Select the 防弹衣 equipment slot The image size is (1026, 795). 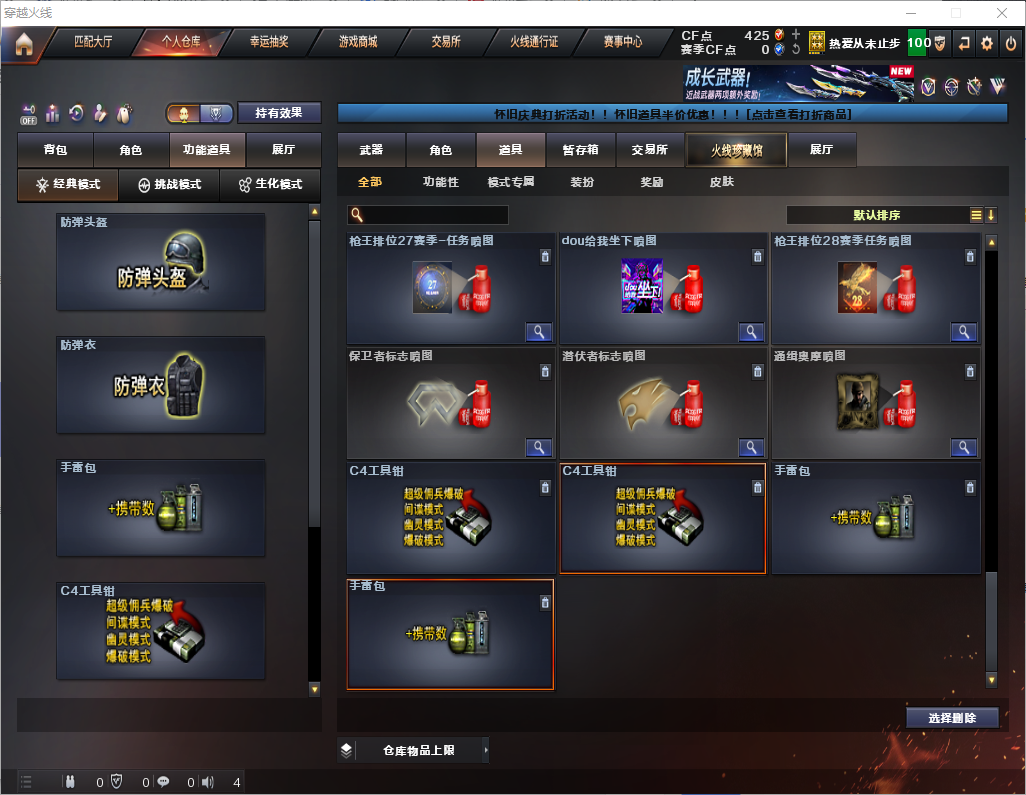(161, 385)
